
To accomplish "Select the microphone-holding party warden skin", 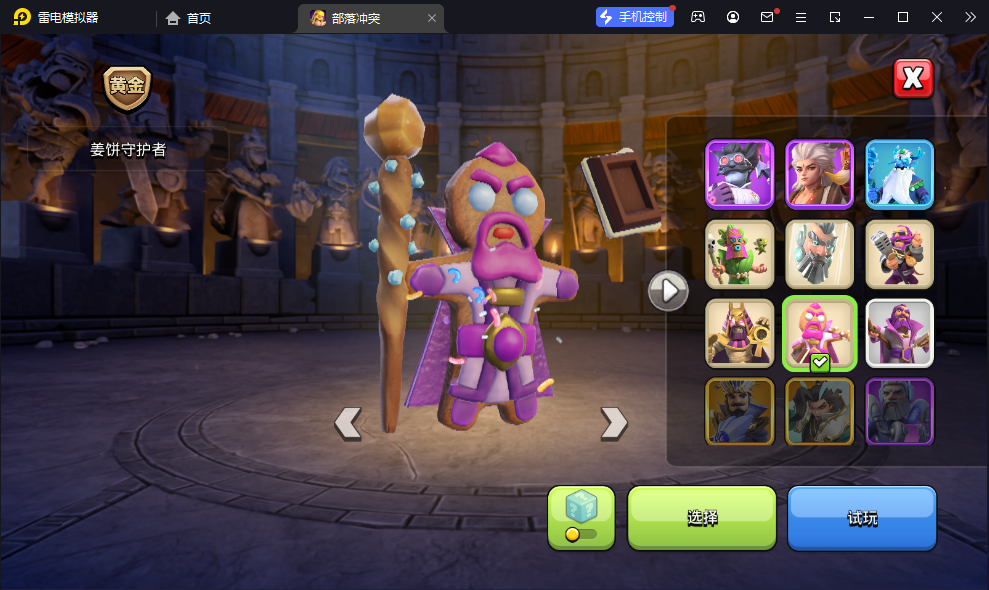I will (899, 254).
